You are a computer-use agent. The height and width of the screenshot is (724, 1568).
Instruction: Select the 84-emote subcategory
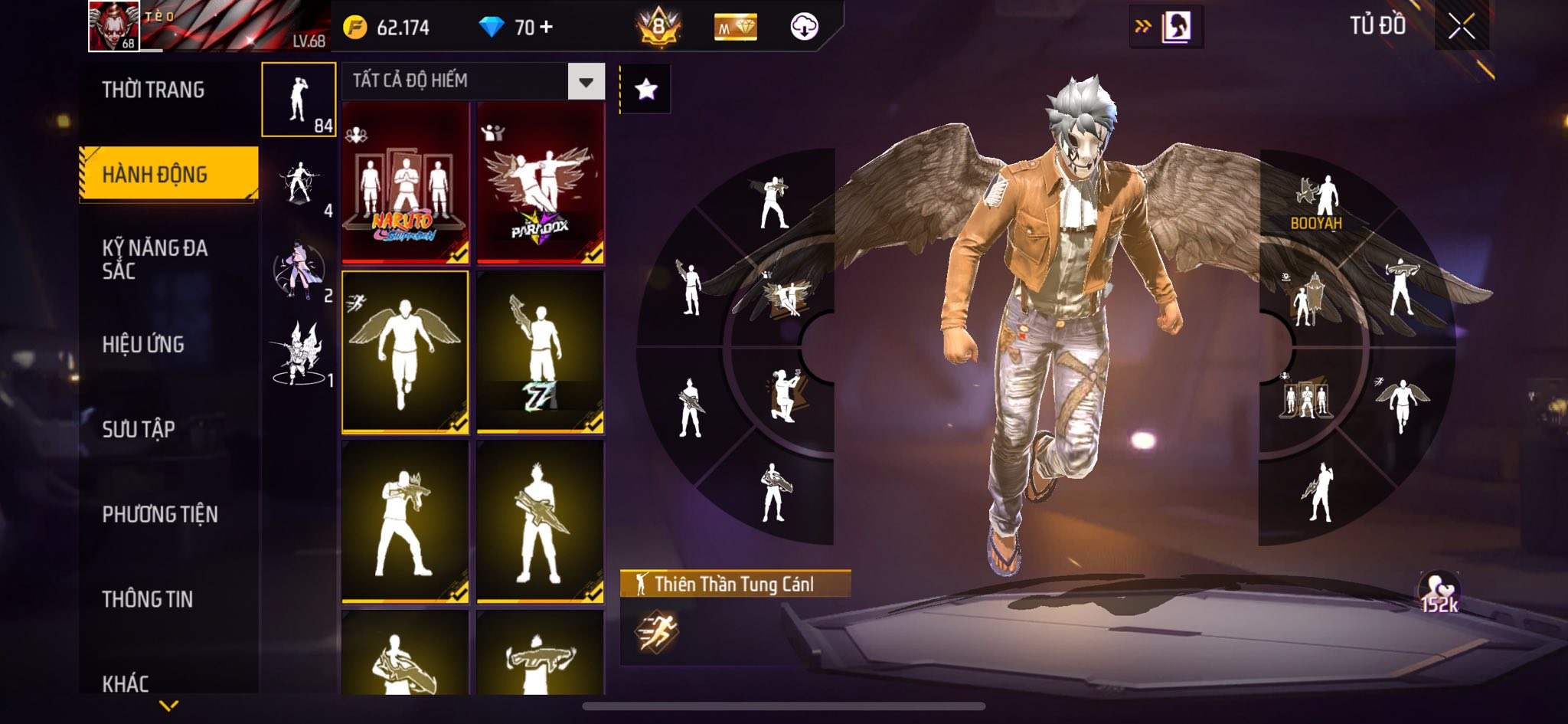pos(299,100)
